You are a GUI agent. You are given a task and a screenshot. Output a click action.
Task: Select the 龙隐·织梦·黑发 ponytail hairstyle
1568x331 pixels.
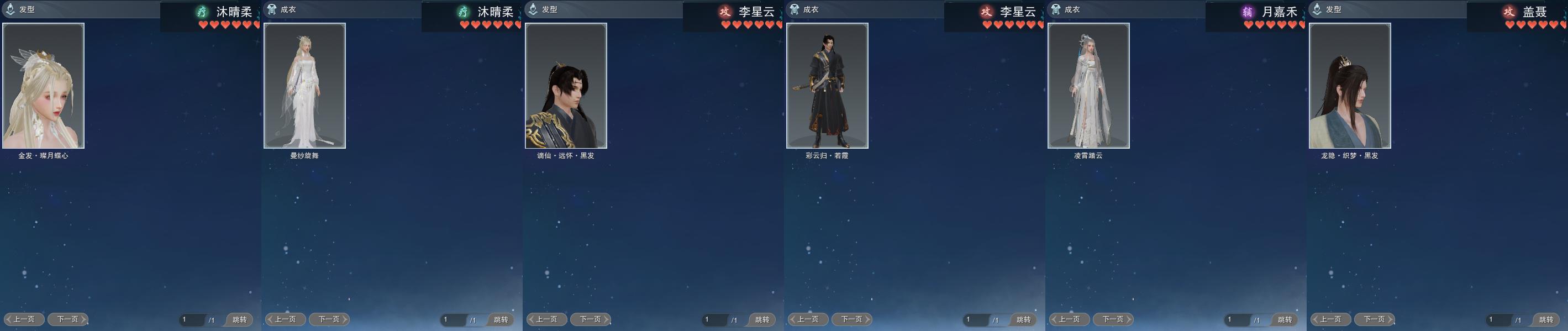[1349, 86]
